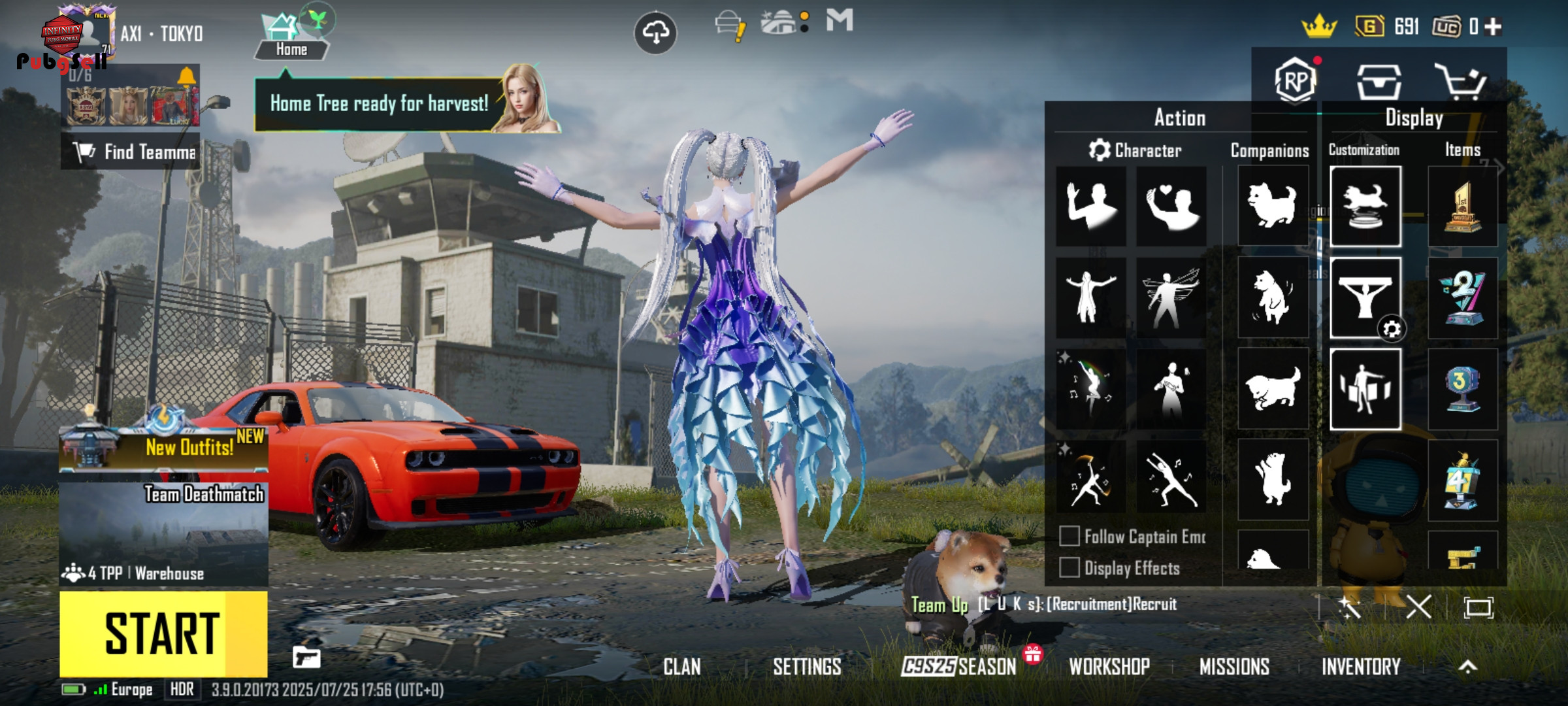Close the emote panel with the X
Screen dimensions: 1568x706
click(1418, 607)
